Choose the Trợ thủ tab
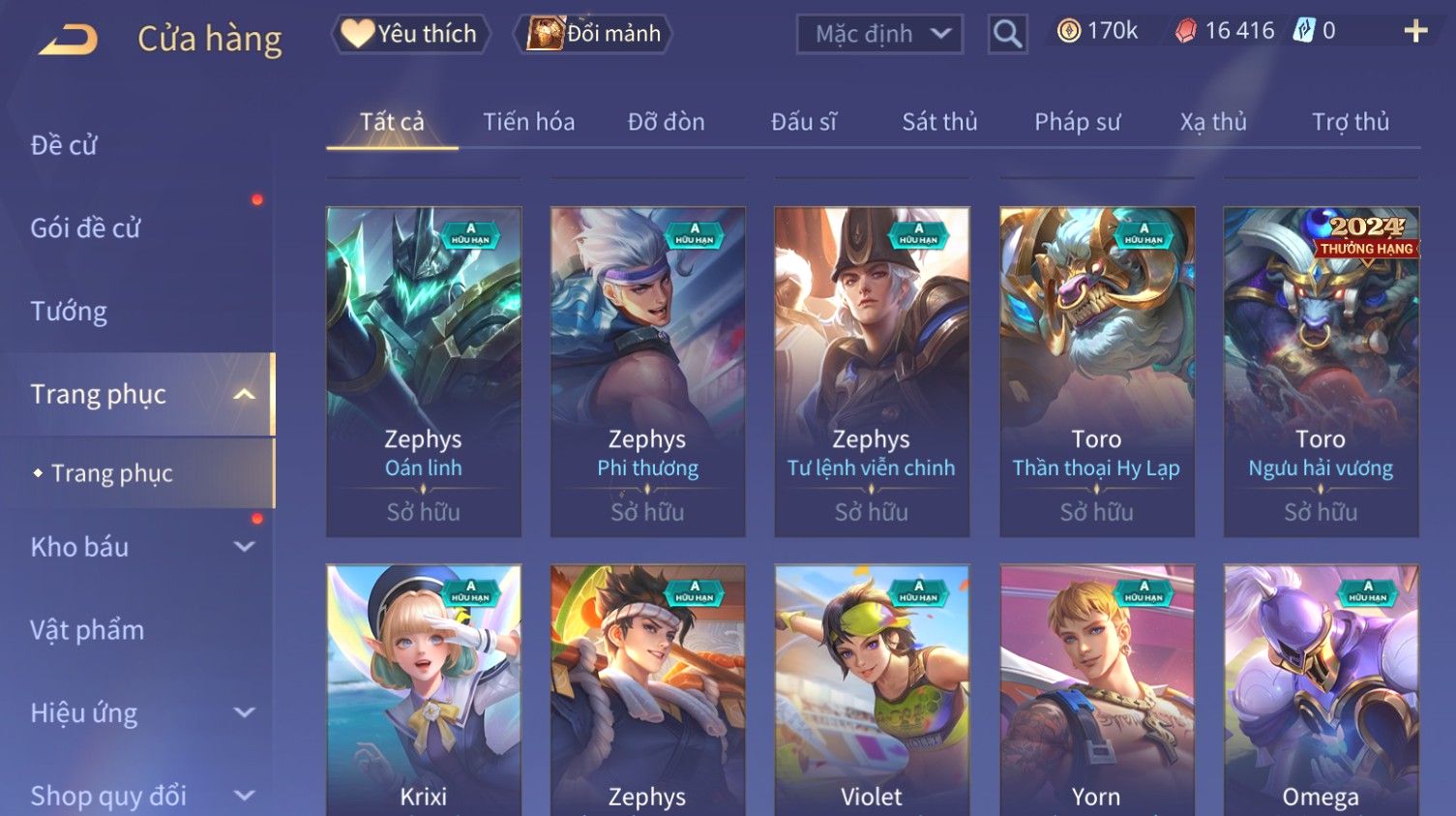This screenshot has width=1456, height=816. pos(1350,122)
